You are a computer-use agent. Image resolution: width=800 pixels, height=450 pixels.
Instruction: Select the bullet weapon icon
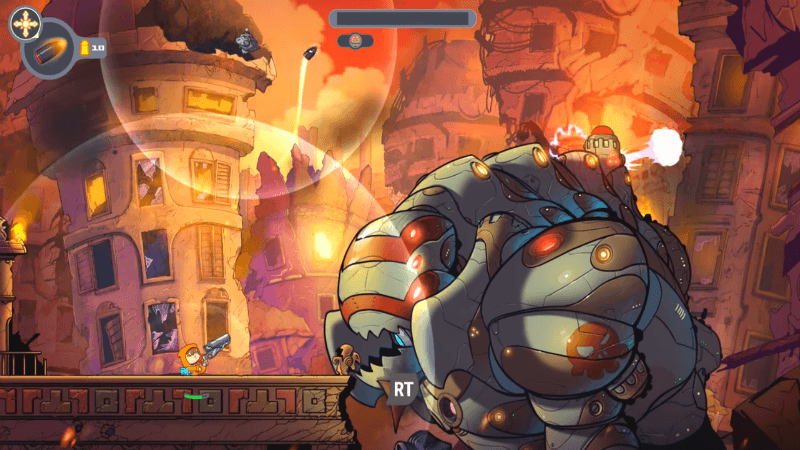[x=50, y=50]
